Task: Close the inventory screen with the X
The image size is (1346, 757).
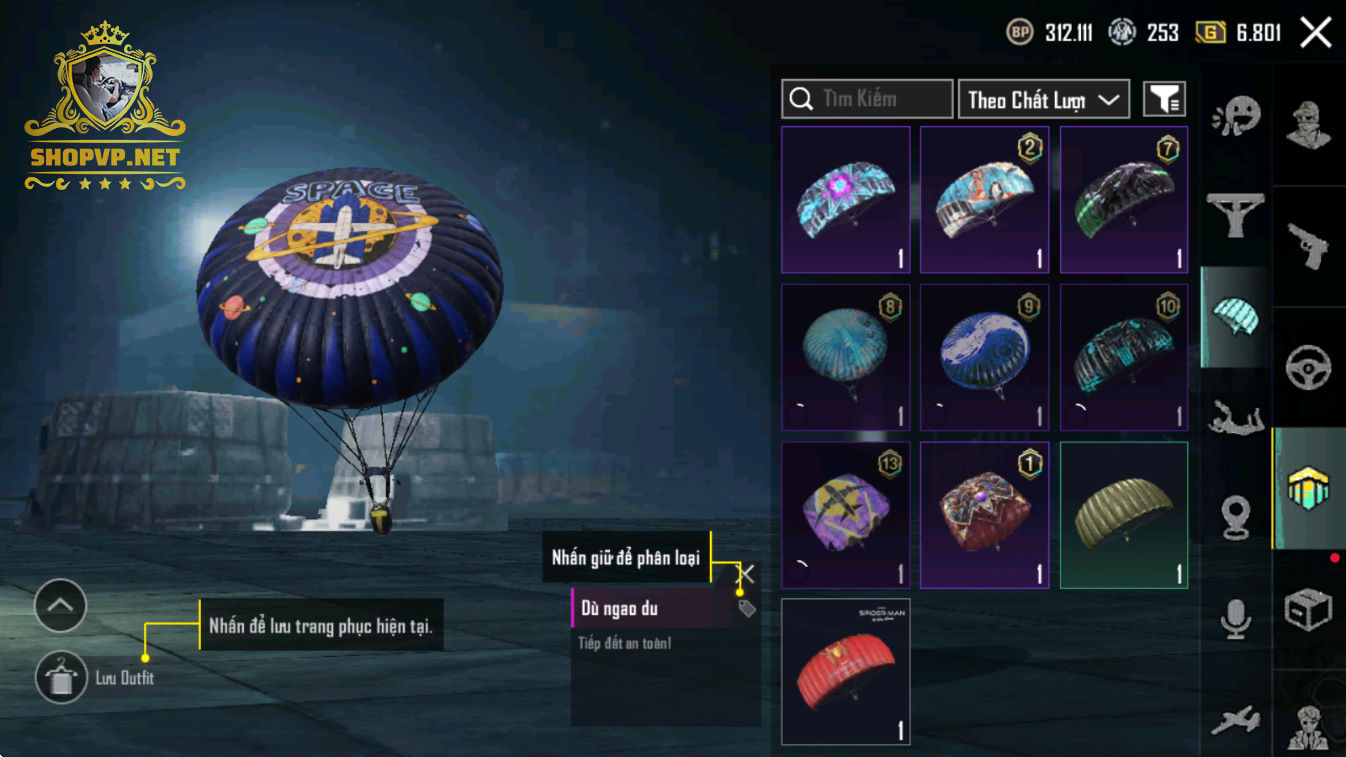Action: [x=1315, y=33]
